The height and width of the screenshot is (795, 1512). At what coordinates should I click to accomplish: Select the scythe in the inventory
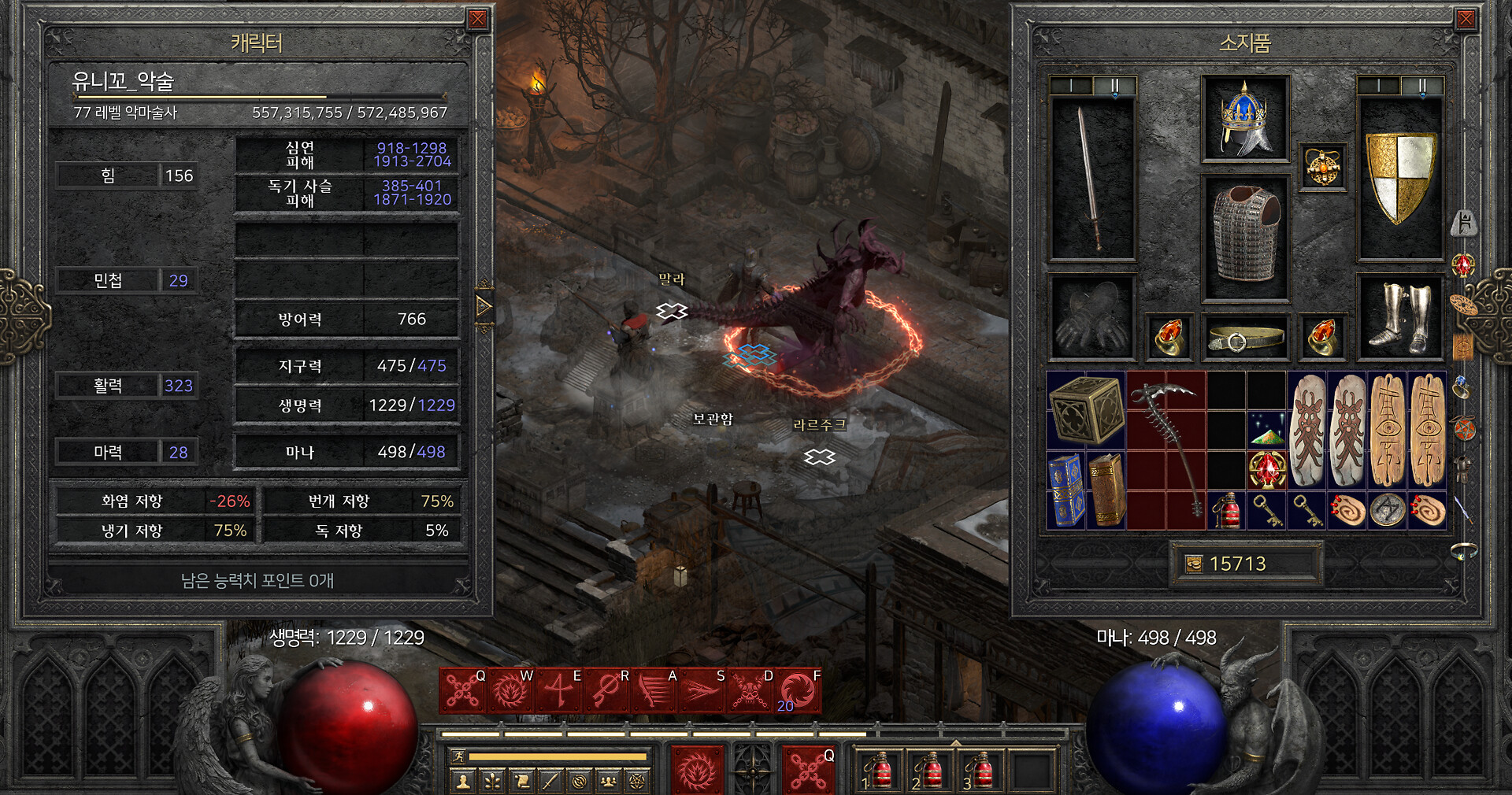[1165, 449]
